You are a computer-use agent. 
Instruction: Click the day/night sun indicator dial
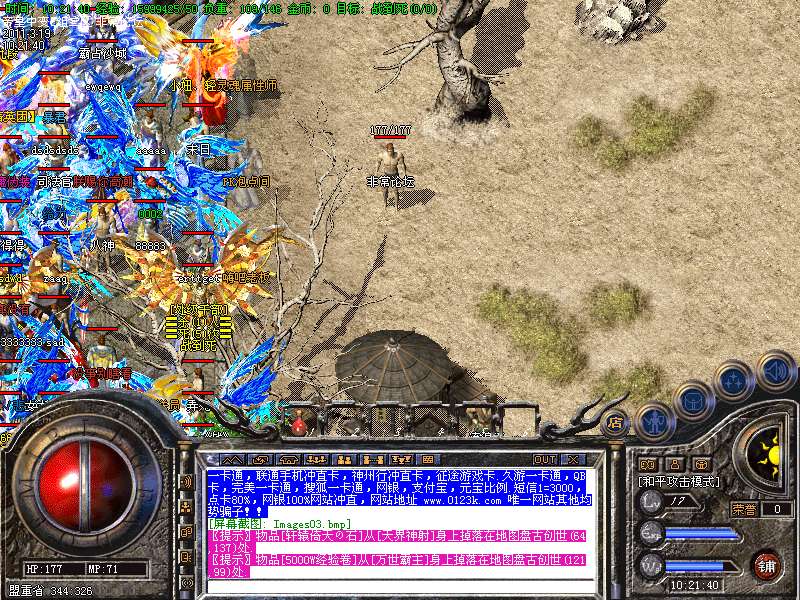point(769,456)
